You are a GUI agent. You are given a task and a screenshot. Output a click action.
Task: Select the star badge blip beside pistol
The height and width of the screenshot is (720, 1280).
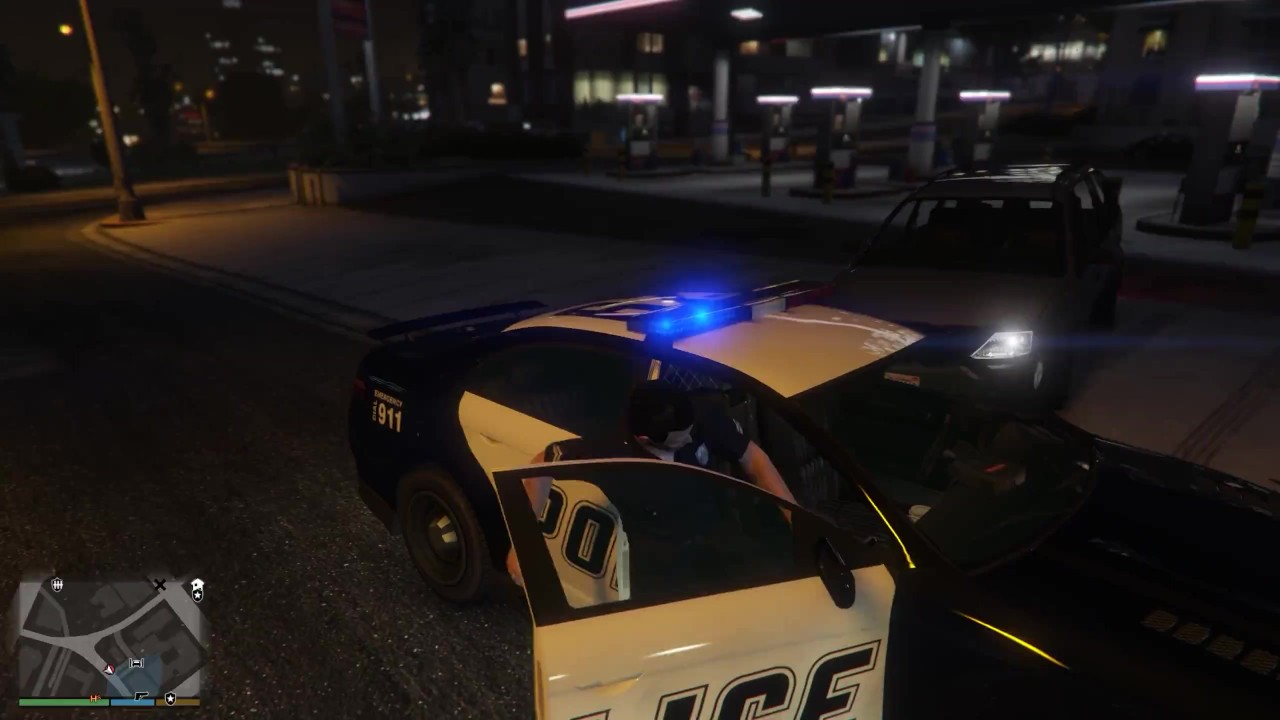[x=170, y=698]
